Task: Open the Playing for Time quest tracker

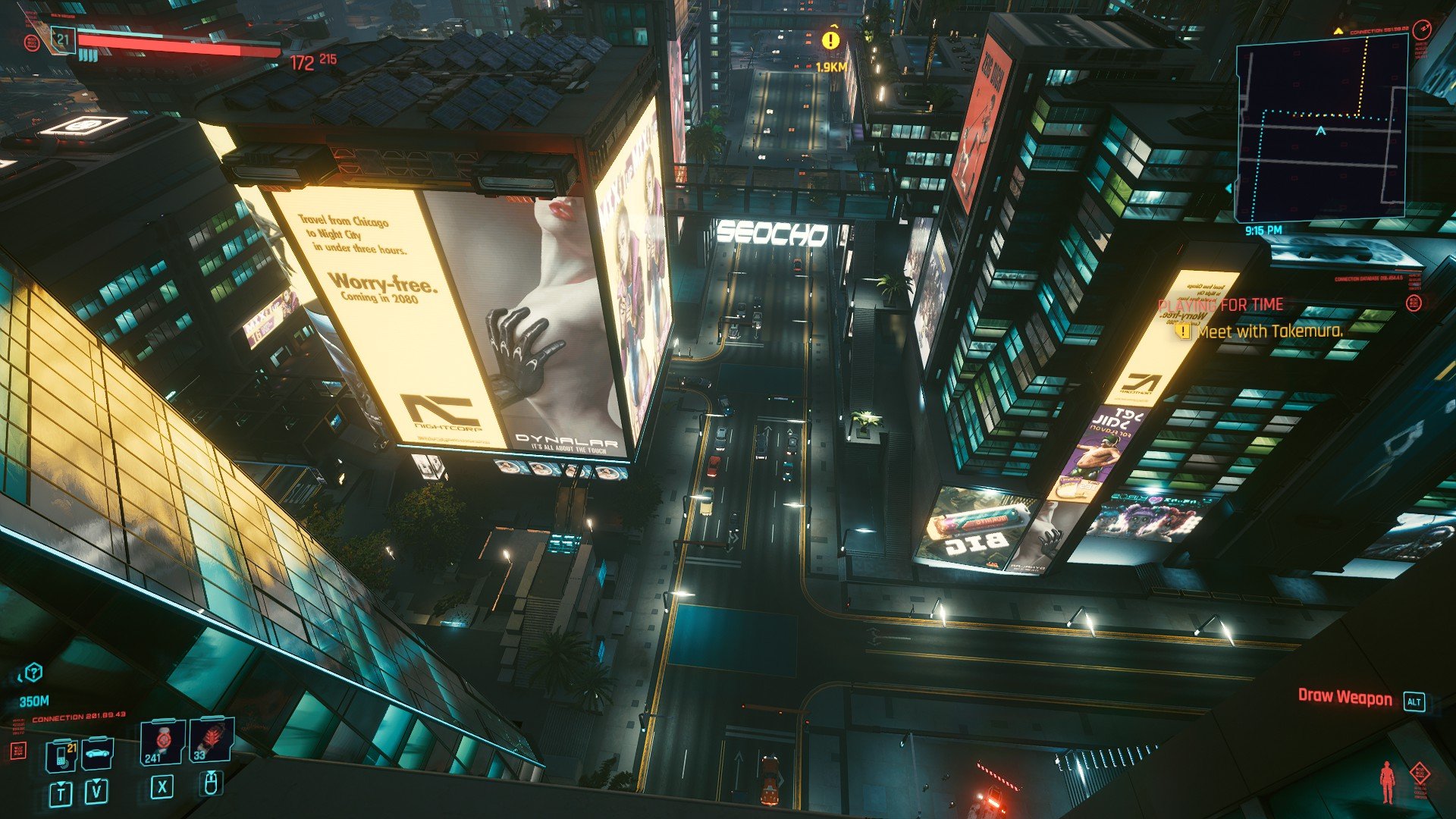Action: click(1220, 305)
